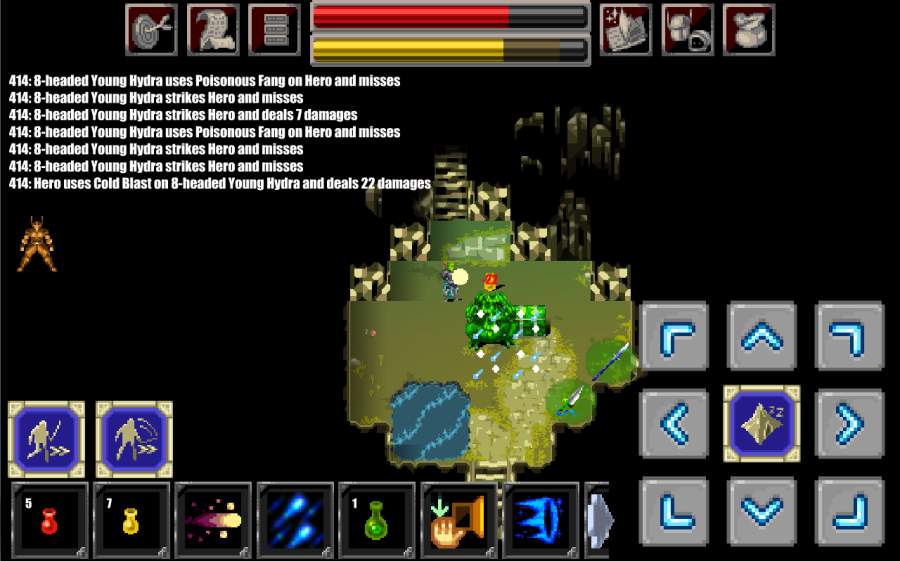Move up with the up arrow
Screen dimensions: 900x561
(762, 337)
